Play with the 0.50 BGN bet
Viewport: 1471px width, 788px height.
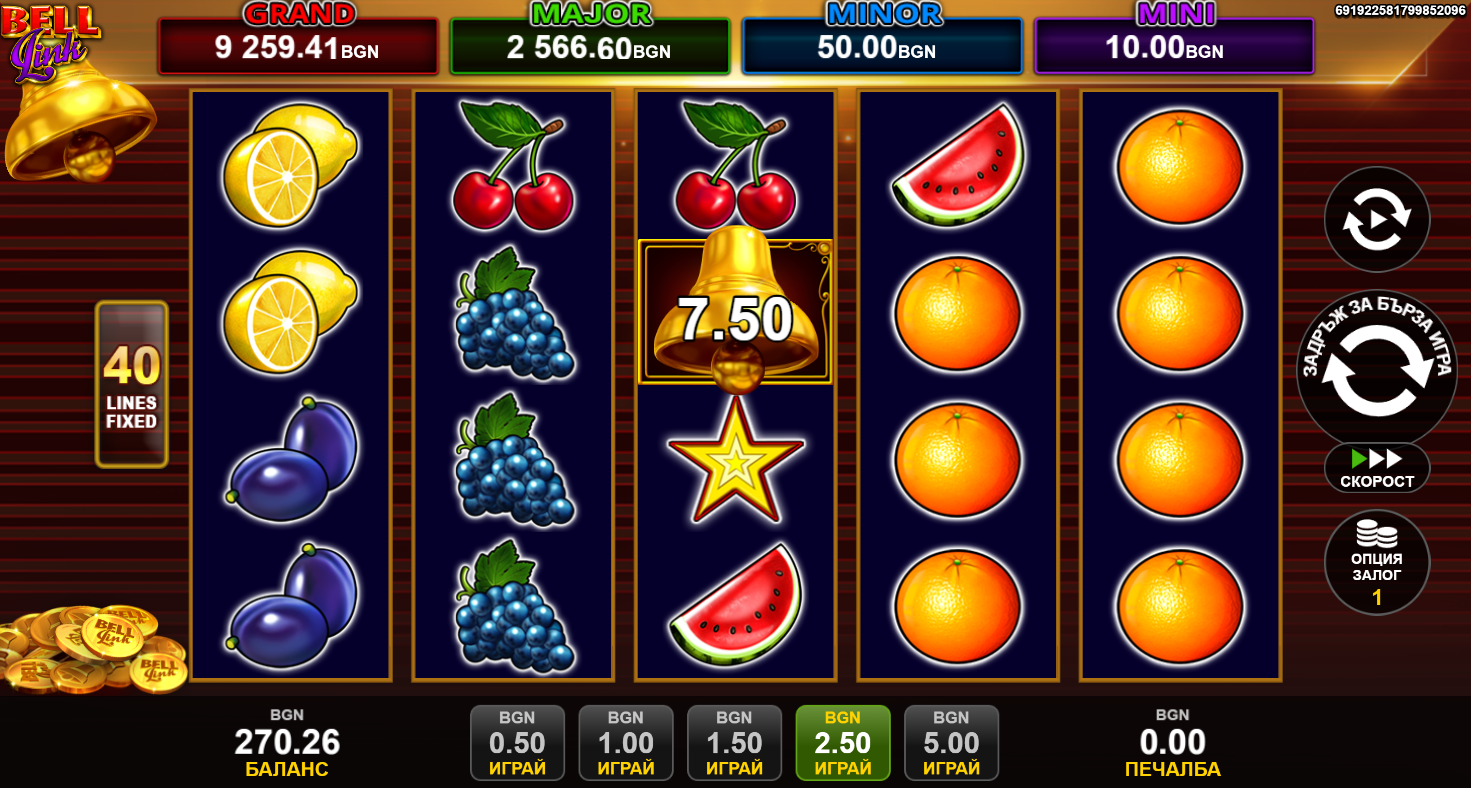(x=517, y=743)
